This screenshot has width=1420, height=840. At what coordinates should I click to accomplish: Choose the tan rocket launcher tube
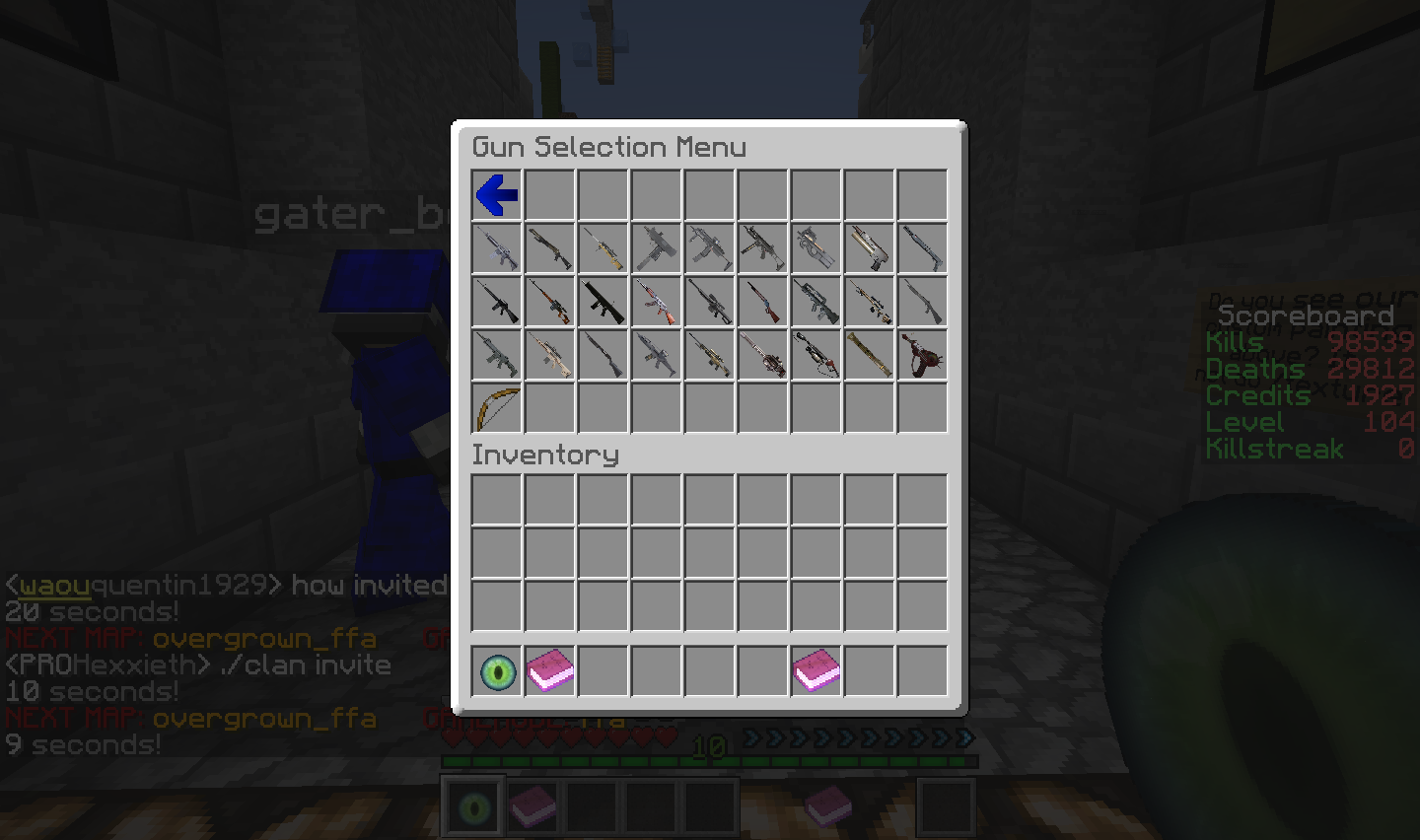point(869,355)
